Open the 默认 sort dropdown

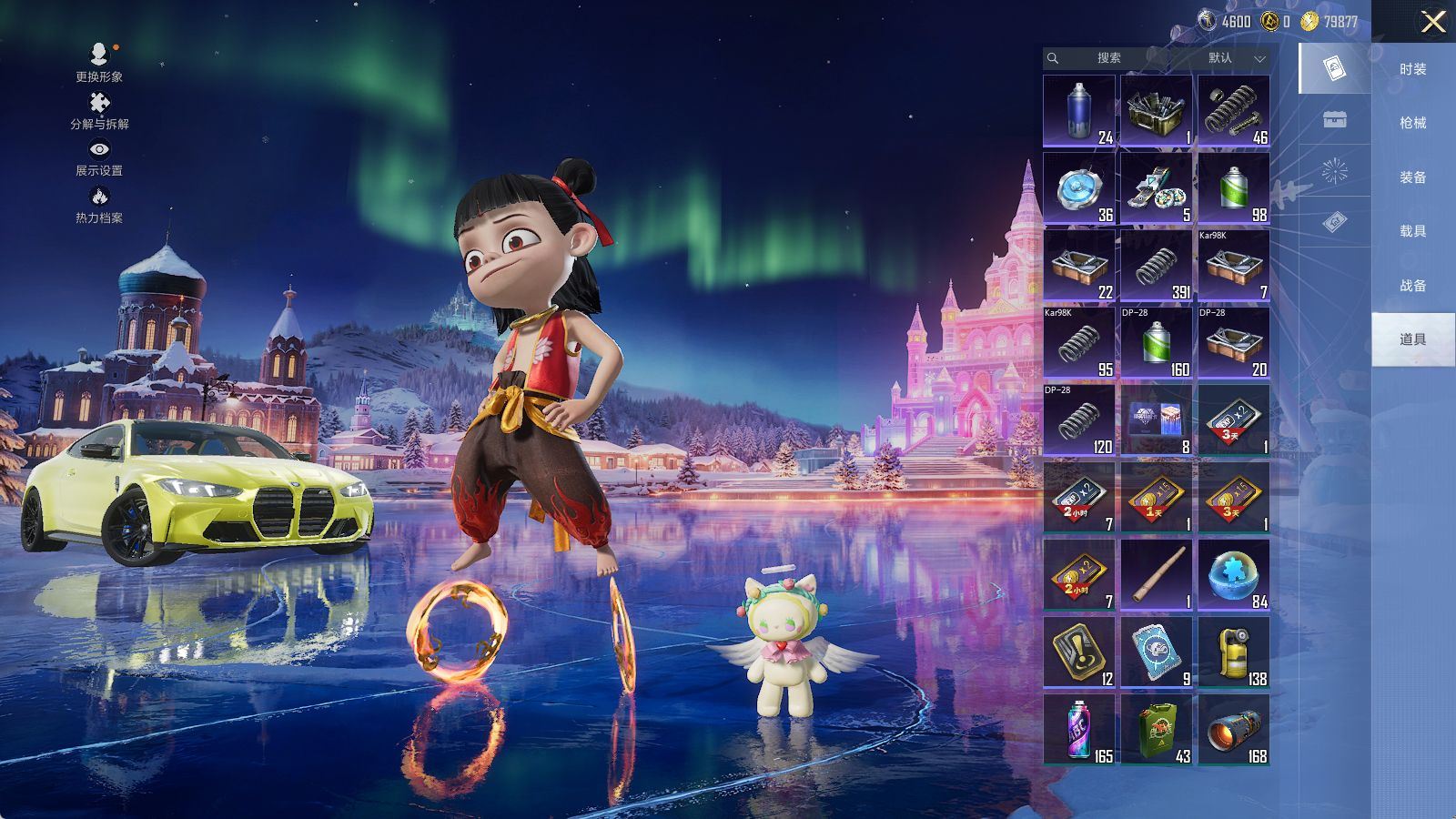pos(1233,58)
